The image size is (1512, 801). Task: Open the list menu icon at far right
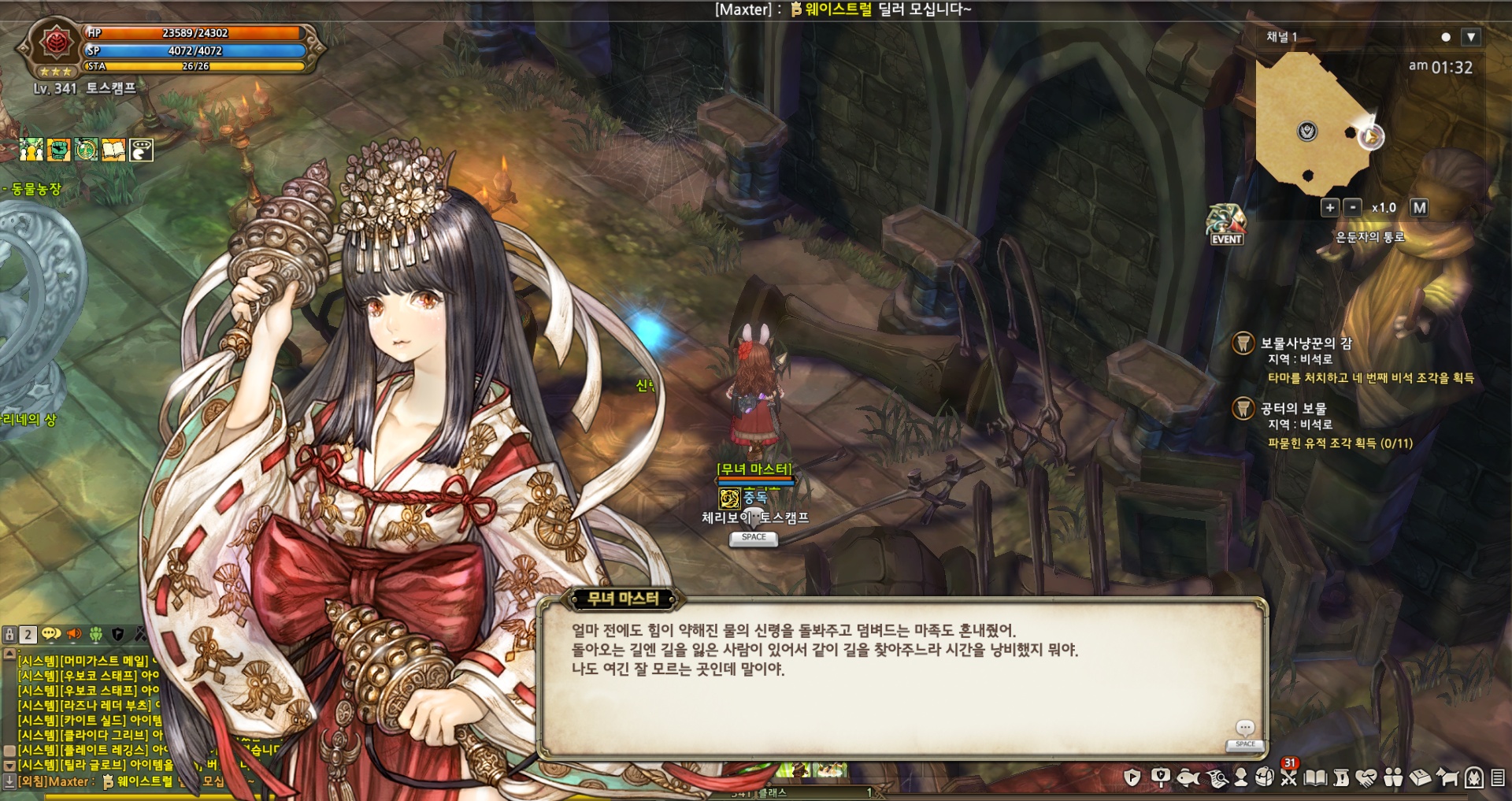pos(1497,778)
